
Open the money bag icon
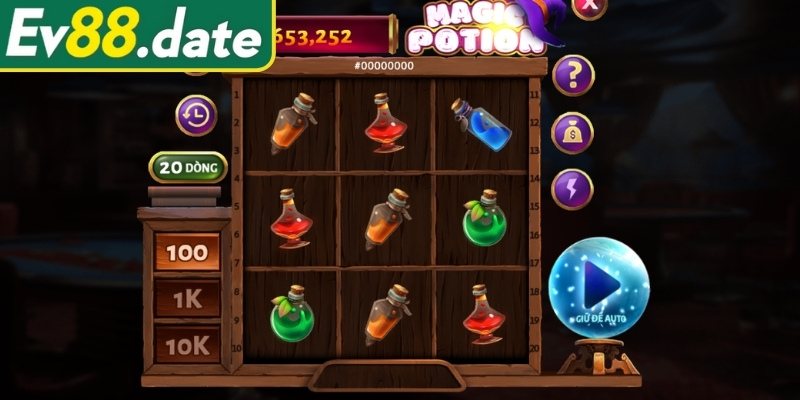pos(573,132)
